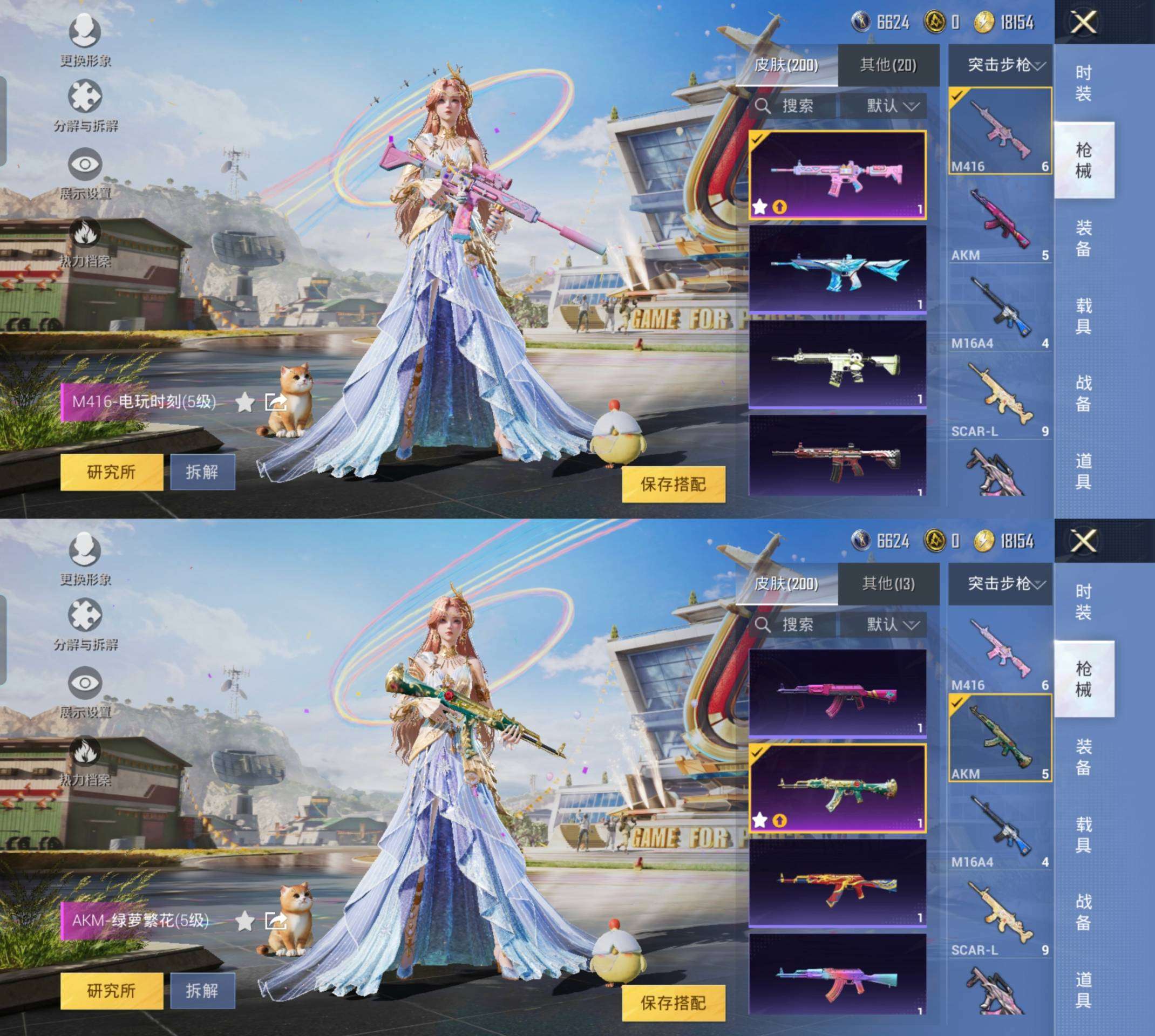
Task: Switch to the 其他(13) tab
Action: [888, 583]
